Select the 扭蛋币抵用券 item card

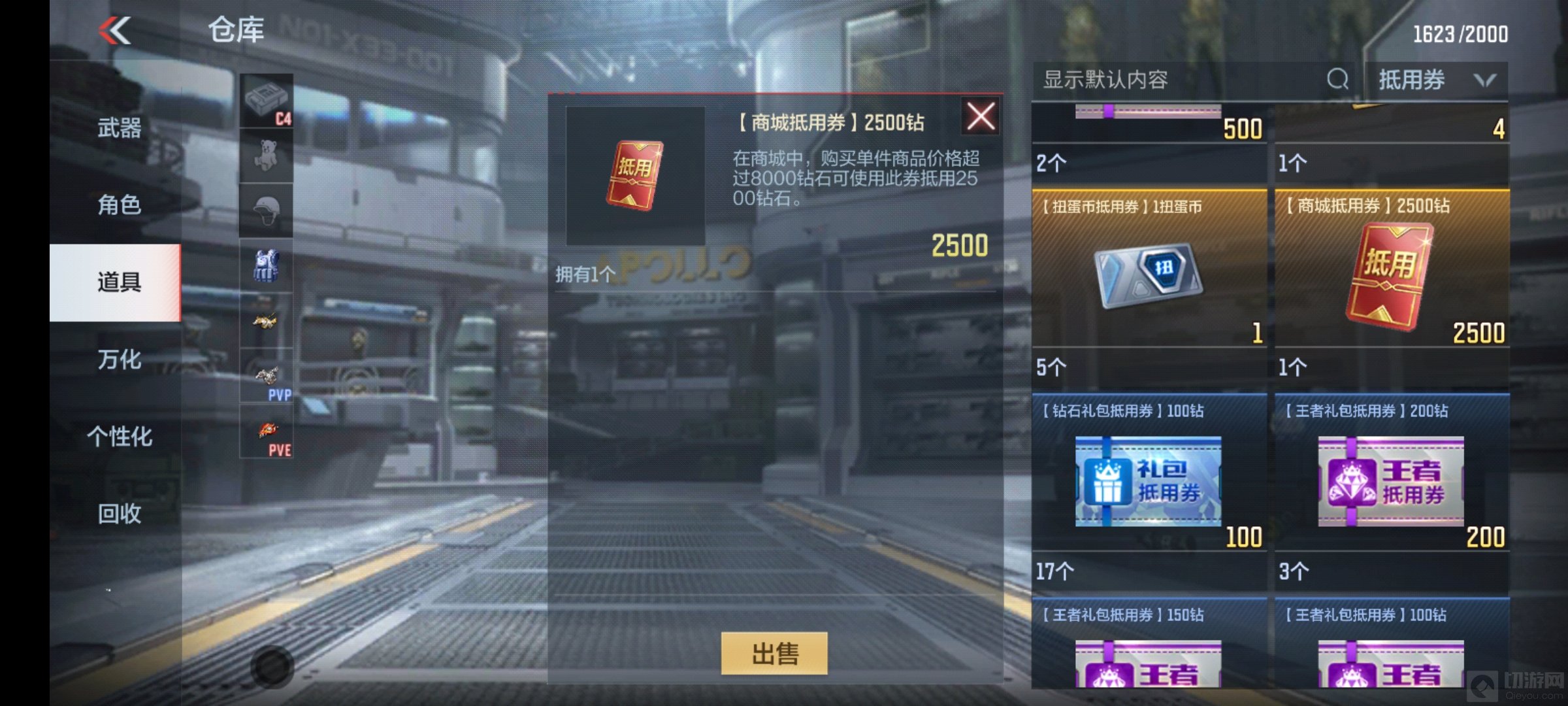[1149, 269]
